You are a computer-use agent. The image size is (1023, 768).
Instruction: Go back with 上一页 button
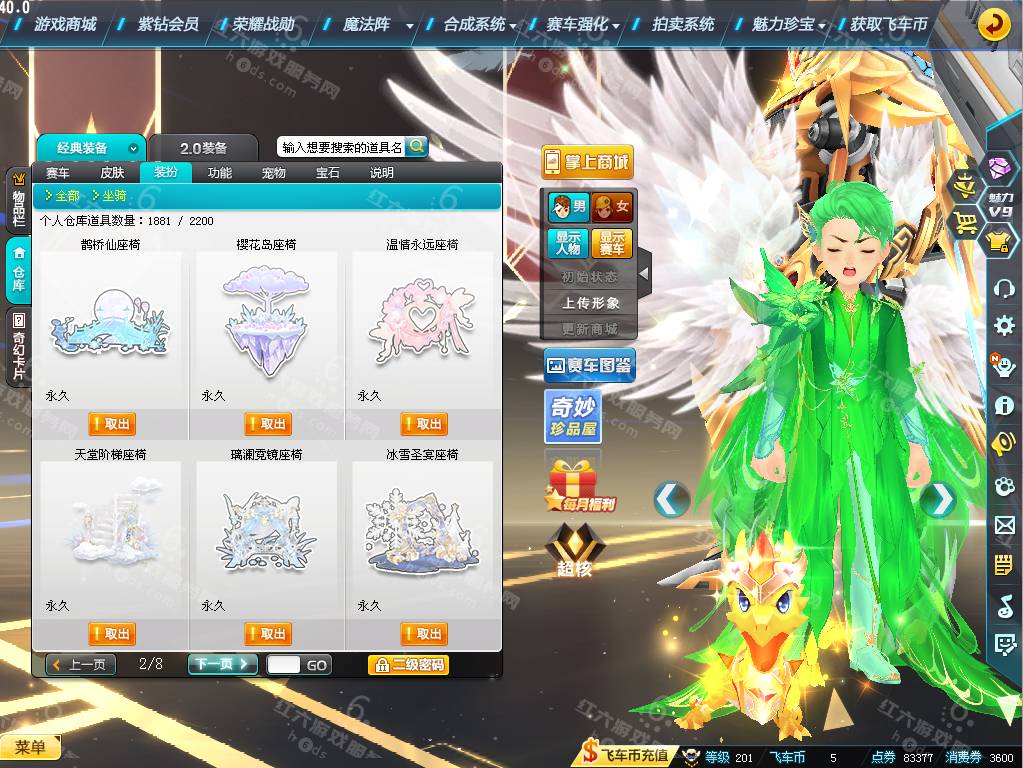(x=82, y=664)
